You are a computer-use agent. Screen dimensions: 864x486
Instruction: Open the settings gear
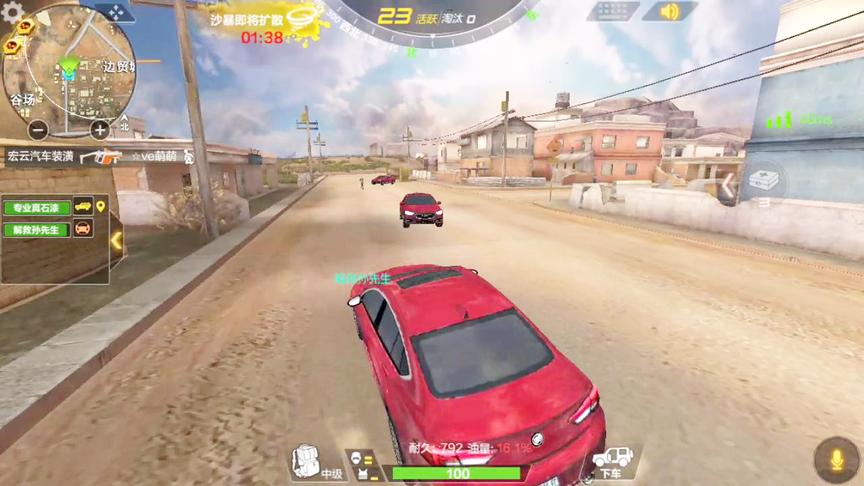point(13,14)
